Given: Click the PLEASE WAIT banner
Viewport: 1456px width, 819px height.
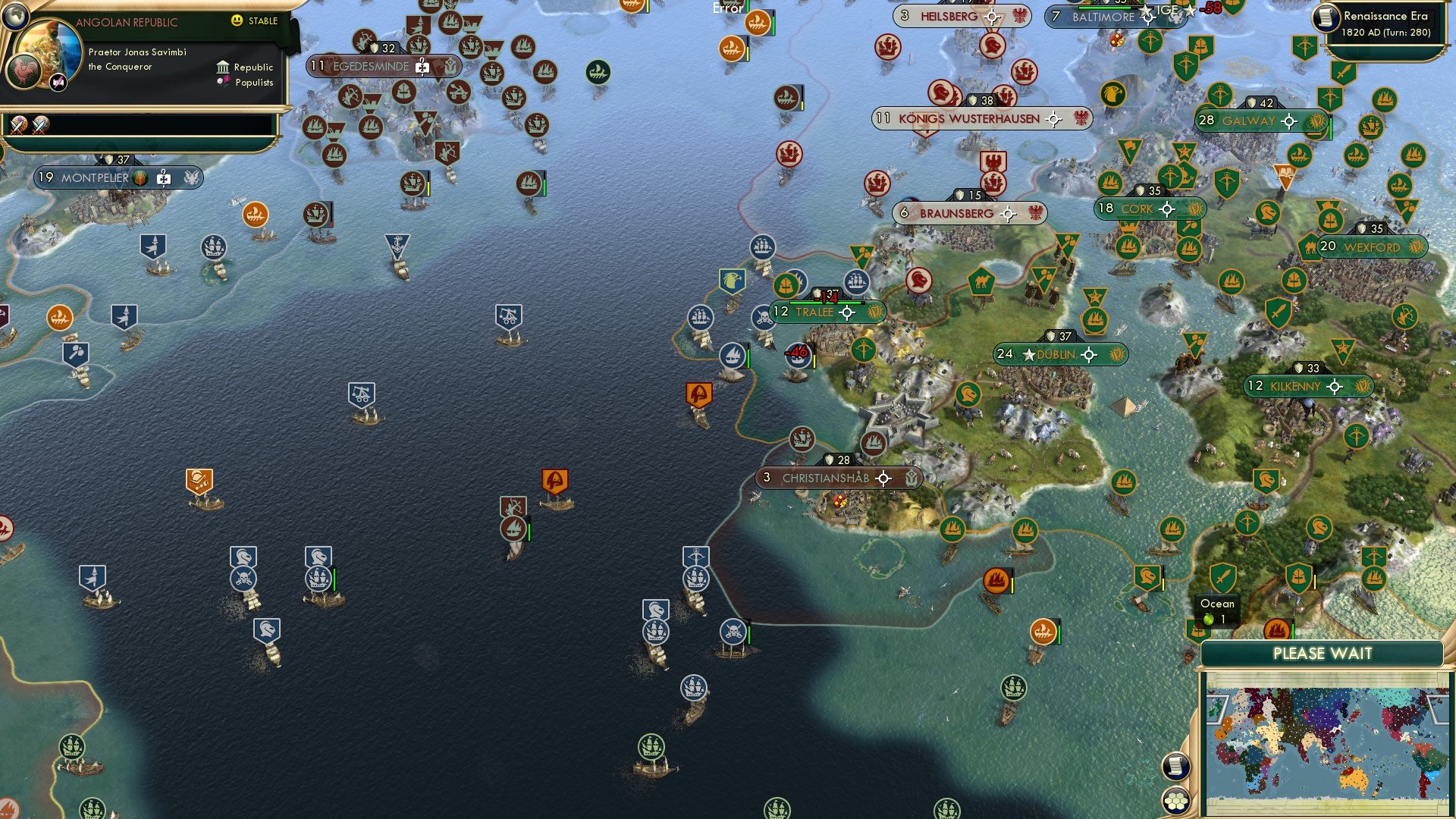Looking at the screenshot, I should (x=1323, y=653).
